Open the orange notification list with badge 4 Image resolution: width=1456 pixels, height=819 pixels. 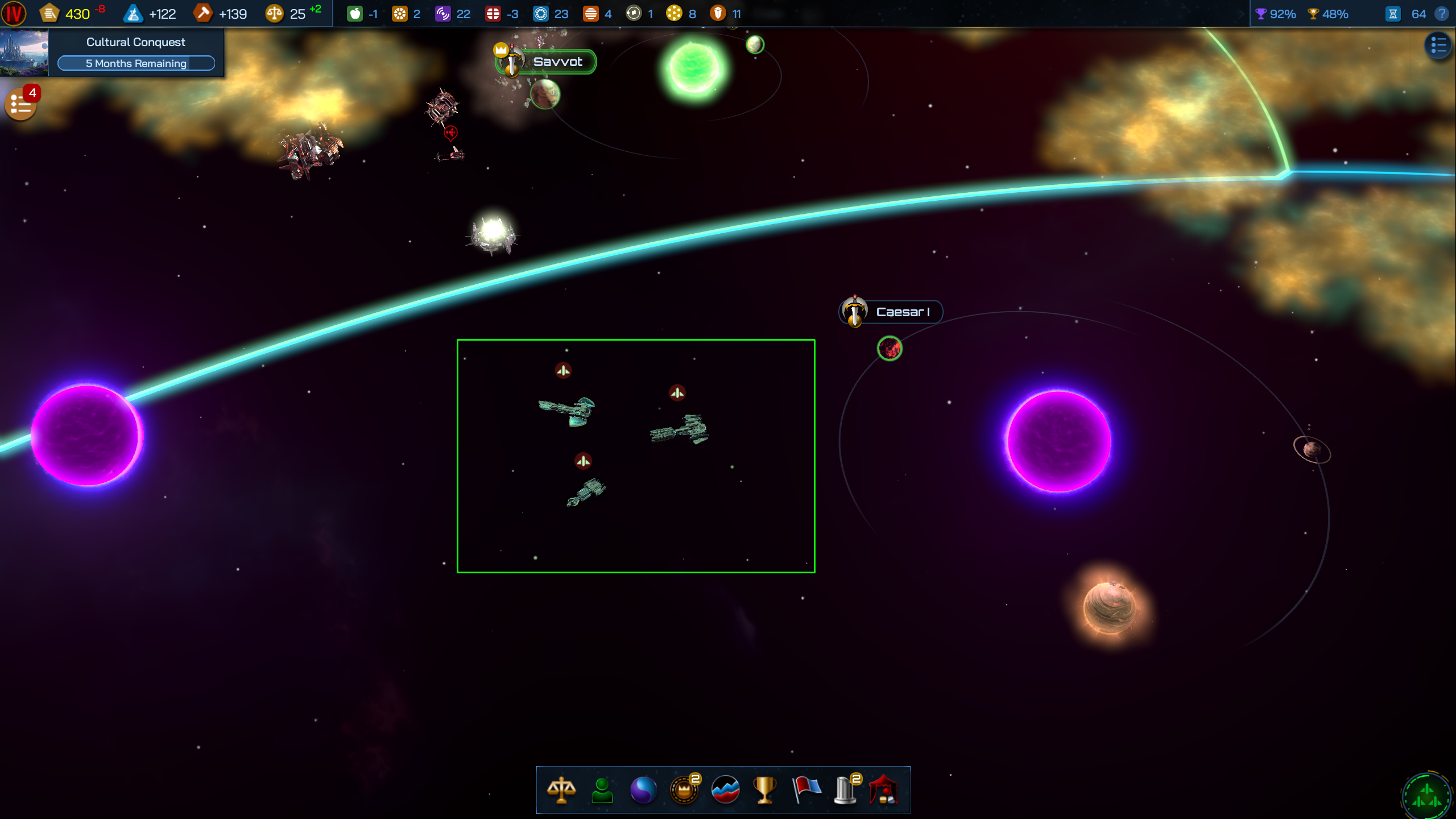[x=21, y=104]
